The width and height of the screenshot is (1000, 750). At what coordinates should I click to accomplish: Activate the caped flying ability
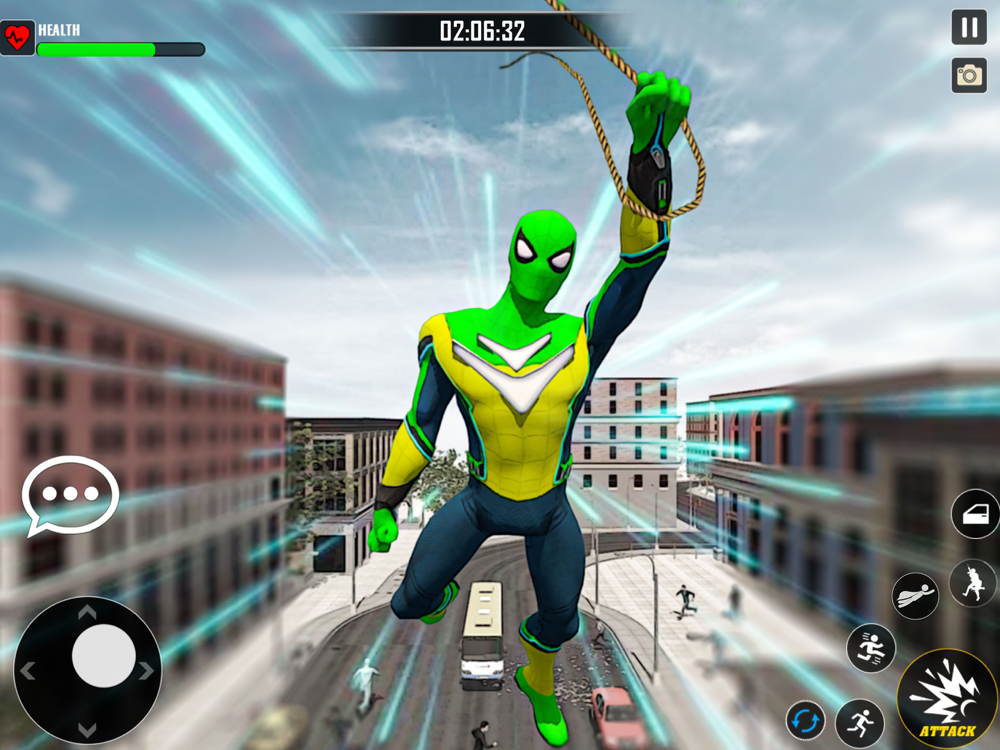click(x=916, y=595)
